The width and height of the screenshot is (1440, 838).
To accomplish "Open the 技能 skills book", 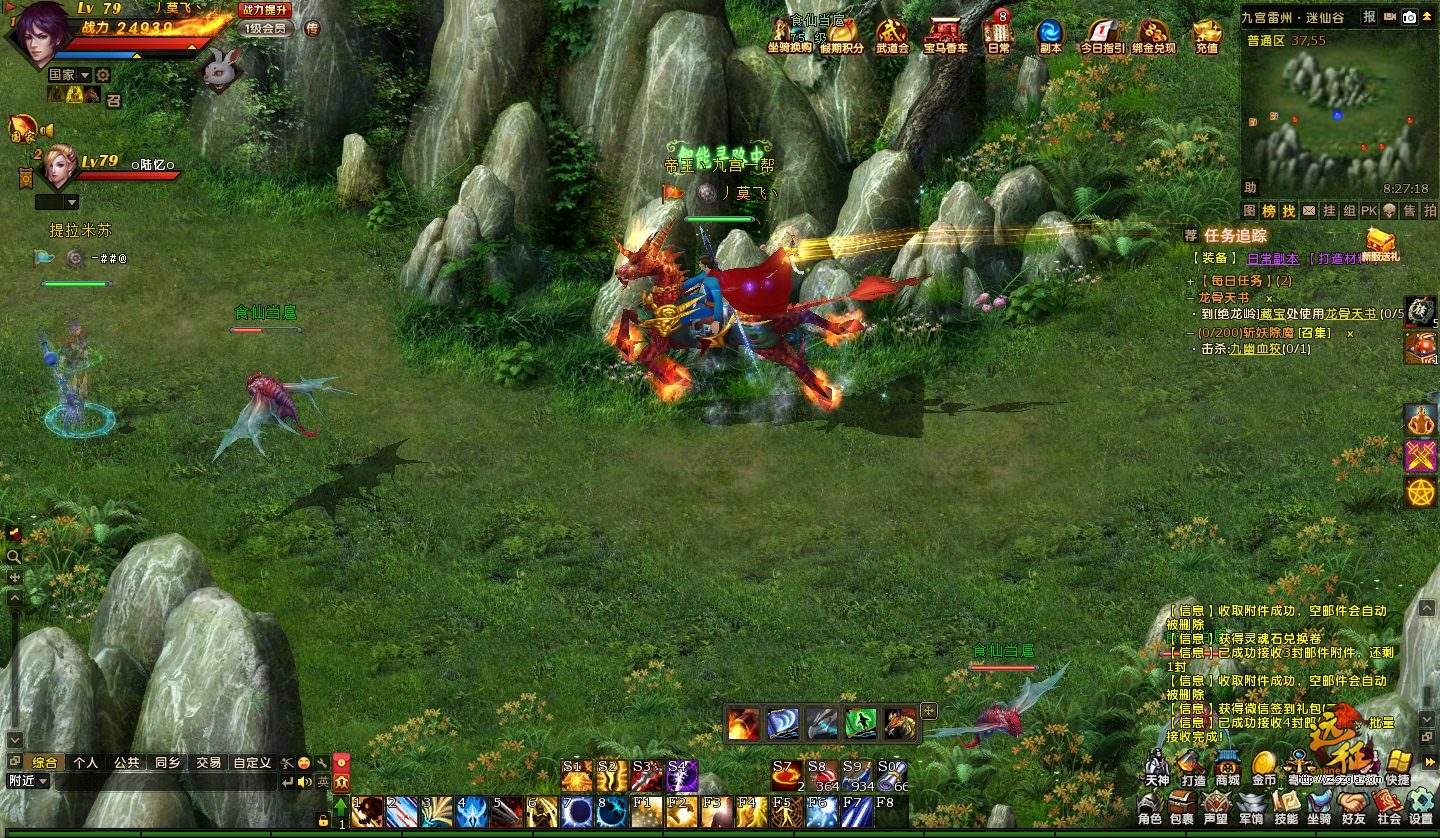I will (x=1286, y=807).
